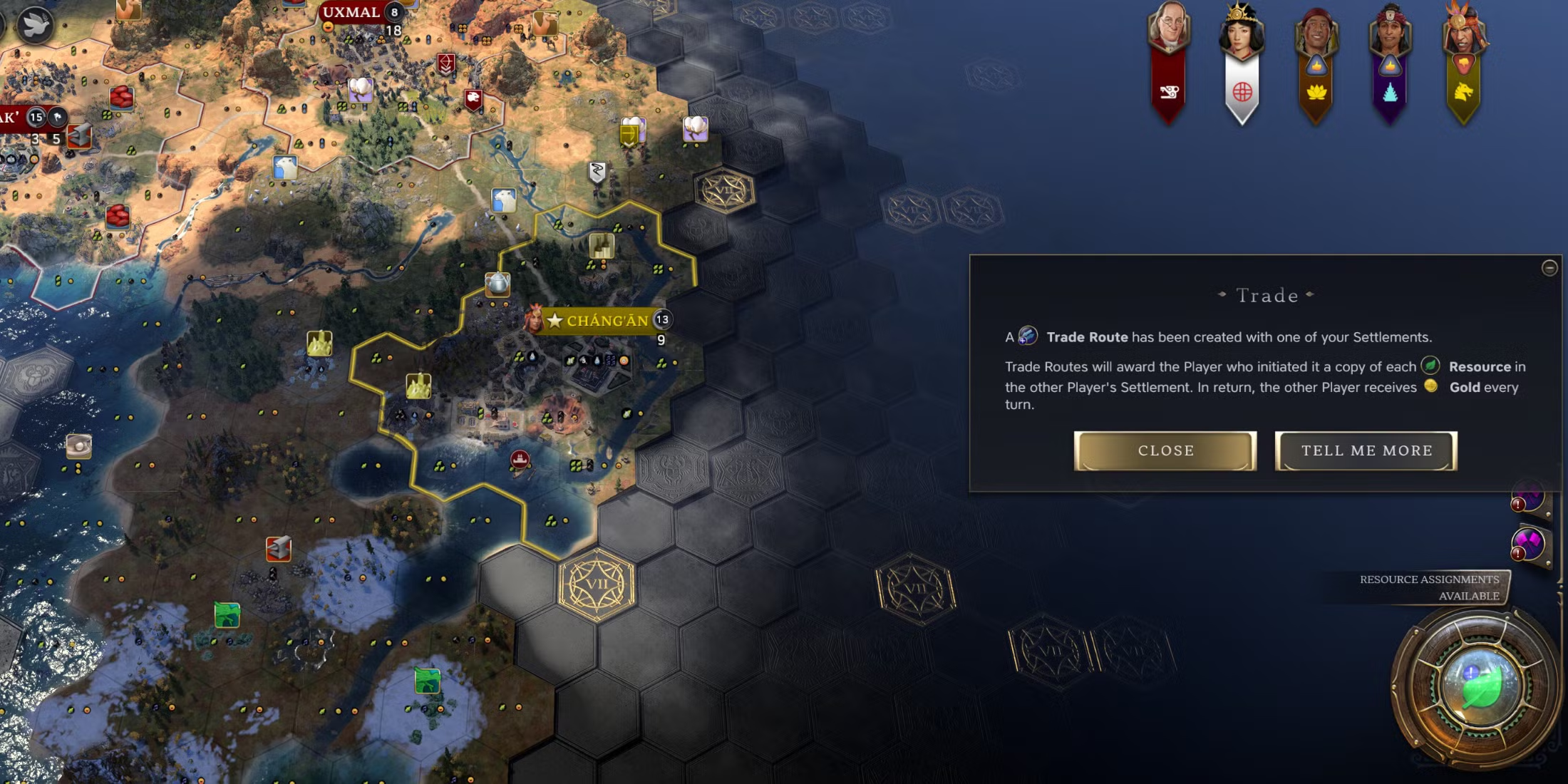Click the white dove icon
Viewport: 1568px width, 784px height.
[x=33, y=26]
